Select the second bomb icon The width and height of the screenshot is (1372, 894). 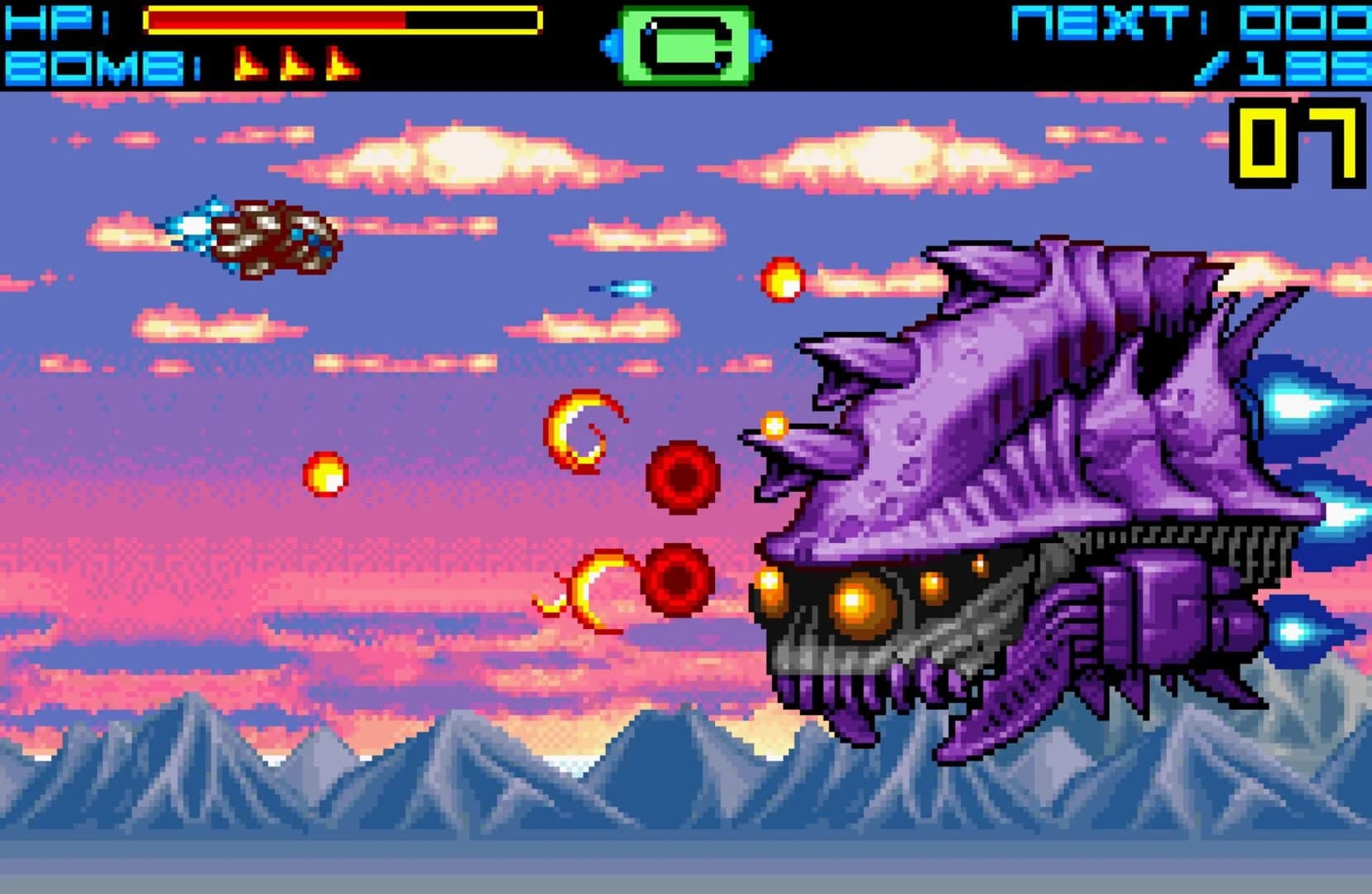coord(295,63)
